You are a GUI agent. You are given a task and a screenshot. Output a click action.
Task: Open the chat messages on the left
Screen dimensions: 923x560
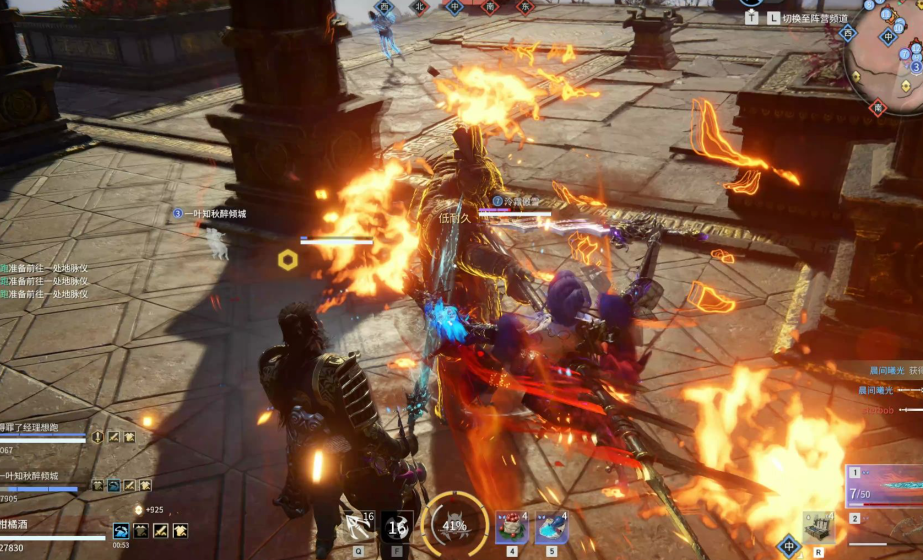point(45,281)
